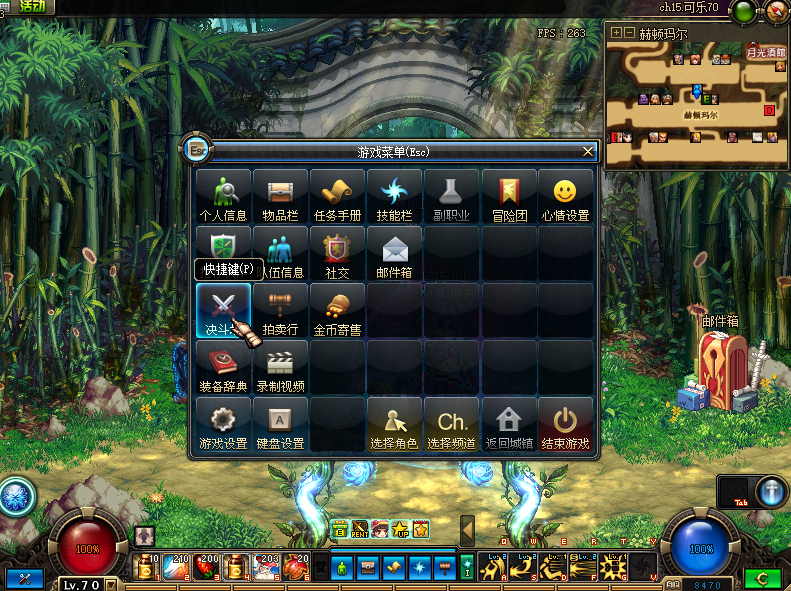Open the 社交 social menu

[x=337, y=252]
